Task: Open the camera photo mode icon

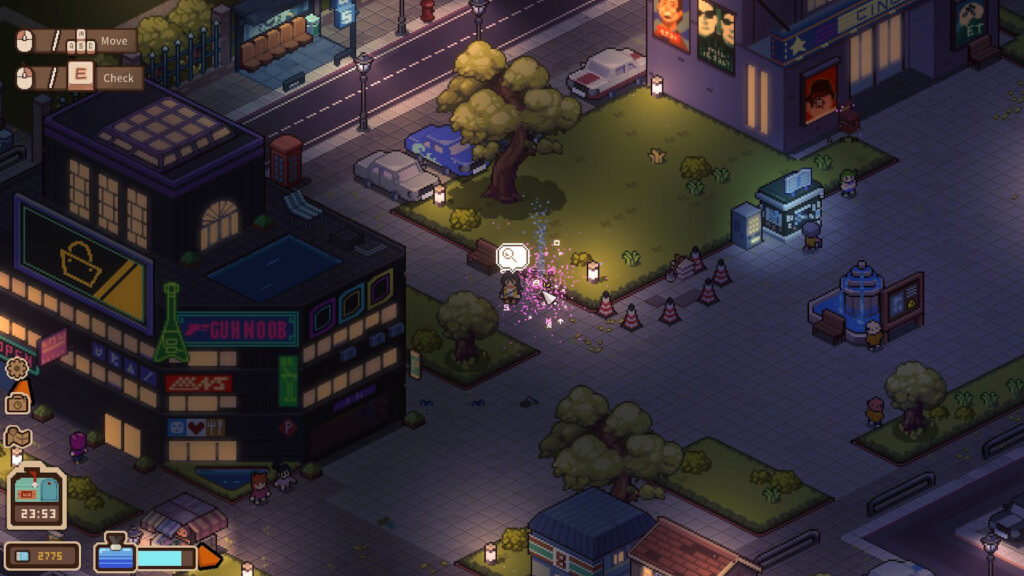Action: point(17,403)
